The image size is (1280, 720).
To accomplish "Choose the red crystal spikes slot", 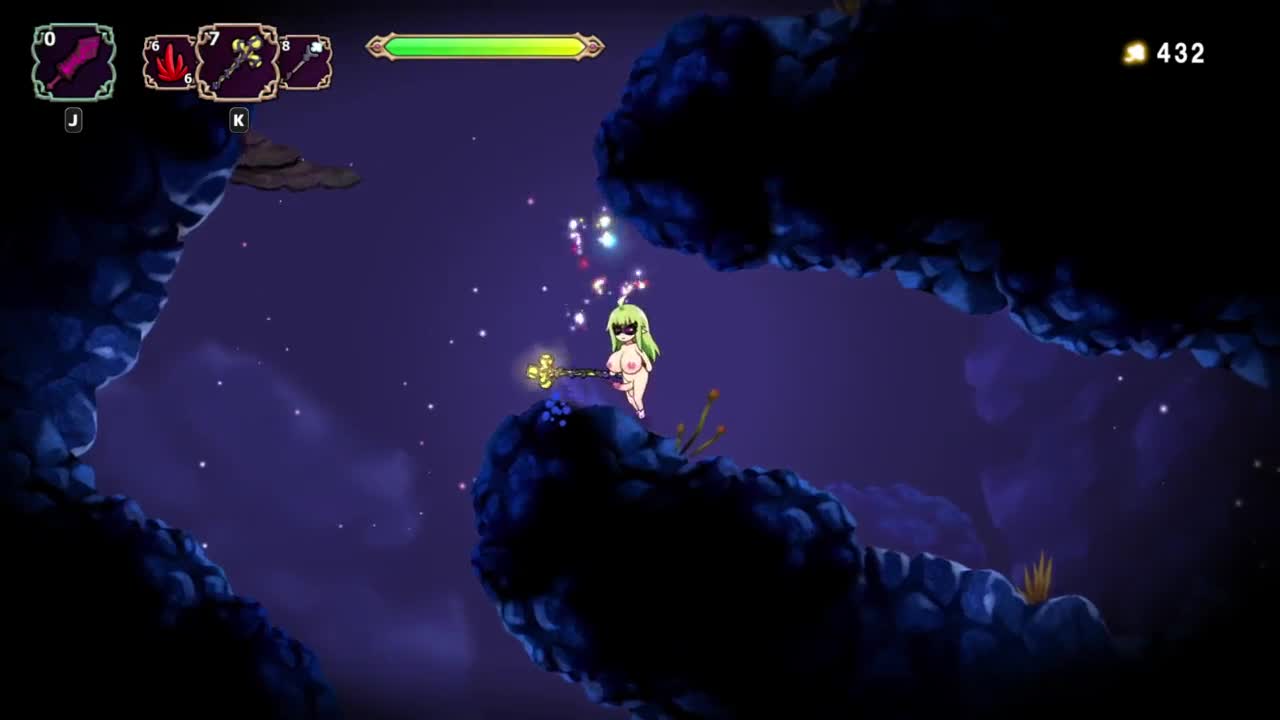I will pos(169,63).
